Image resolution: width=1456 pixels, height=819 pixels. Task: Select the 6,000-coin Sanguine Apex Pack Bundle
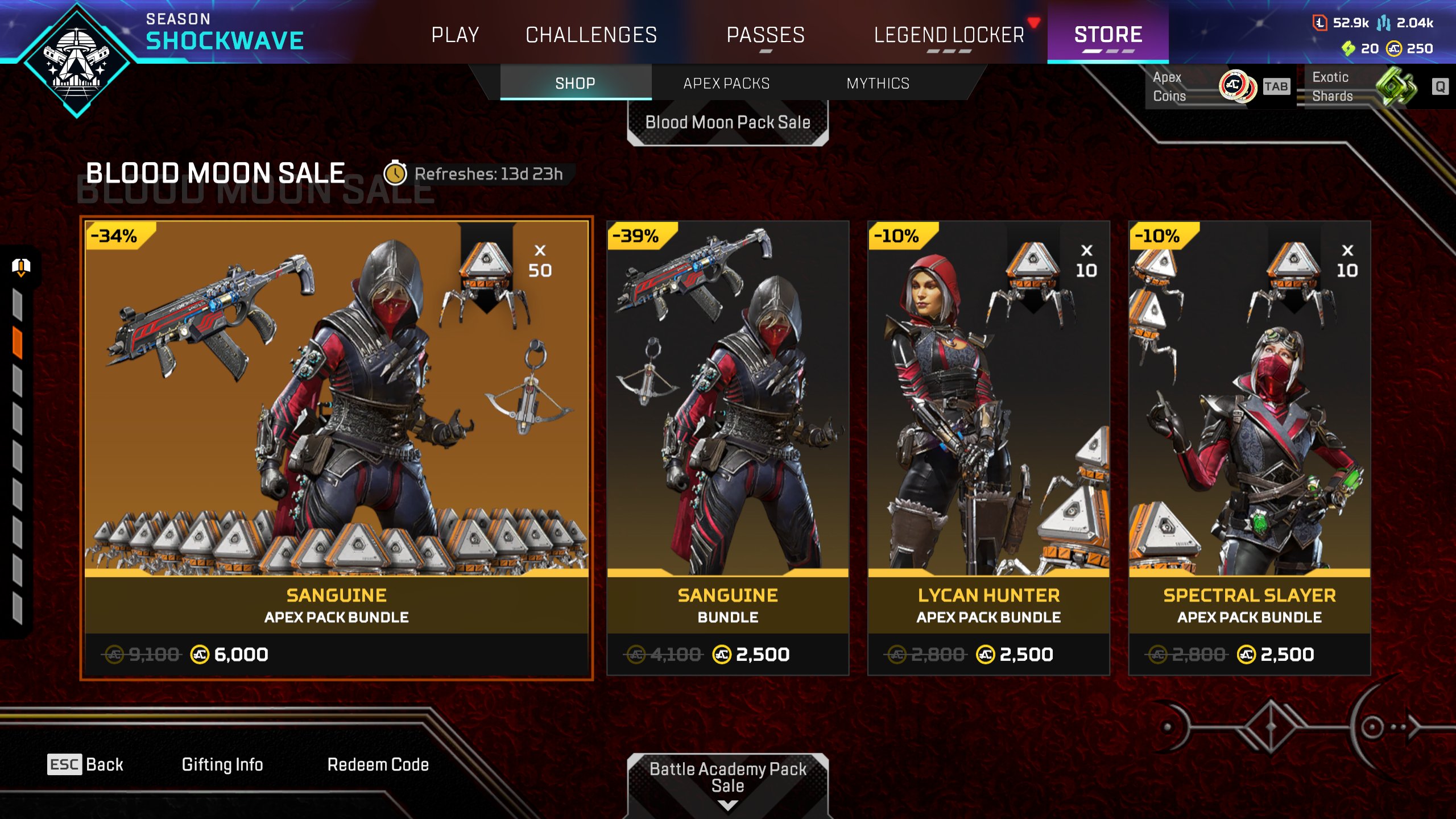[336, 448]
